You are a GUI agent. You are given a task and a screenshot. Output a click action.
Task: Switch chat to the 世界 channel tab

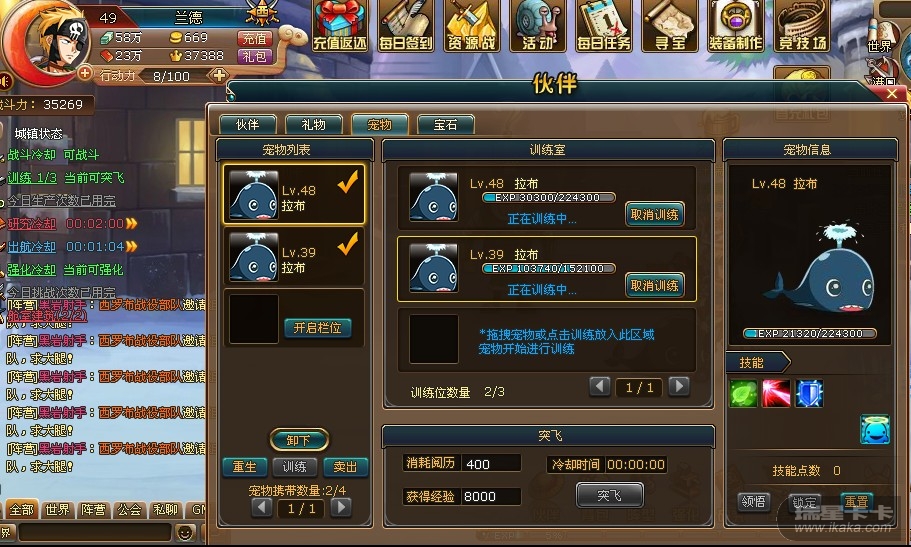click(58, 510)
